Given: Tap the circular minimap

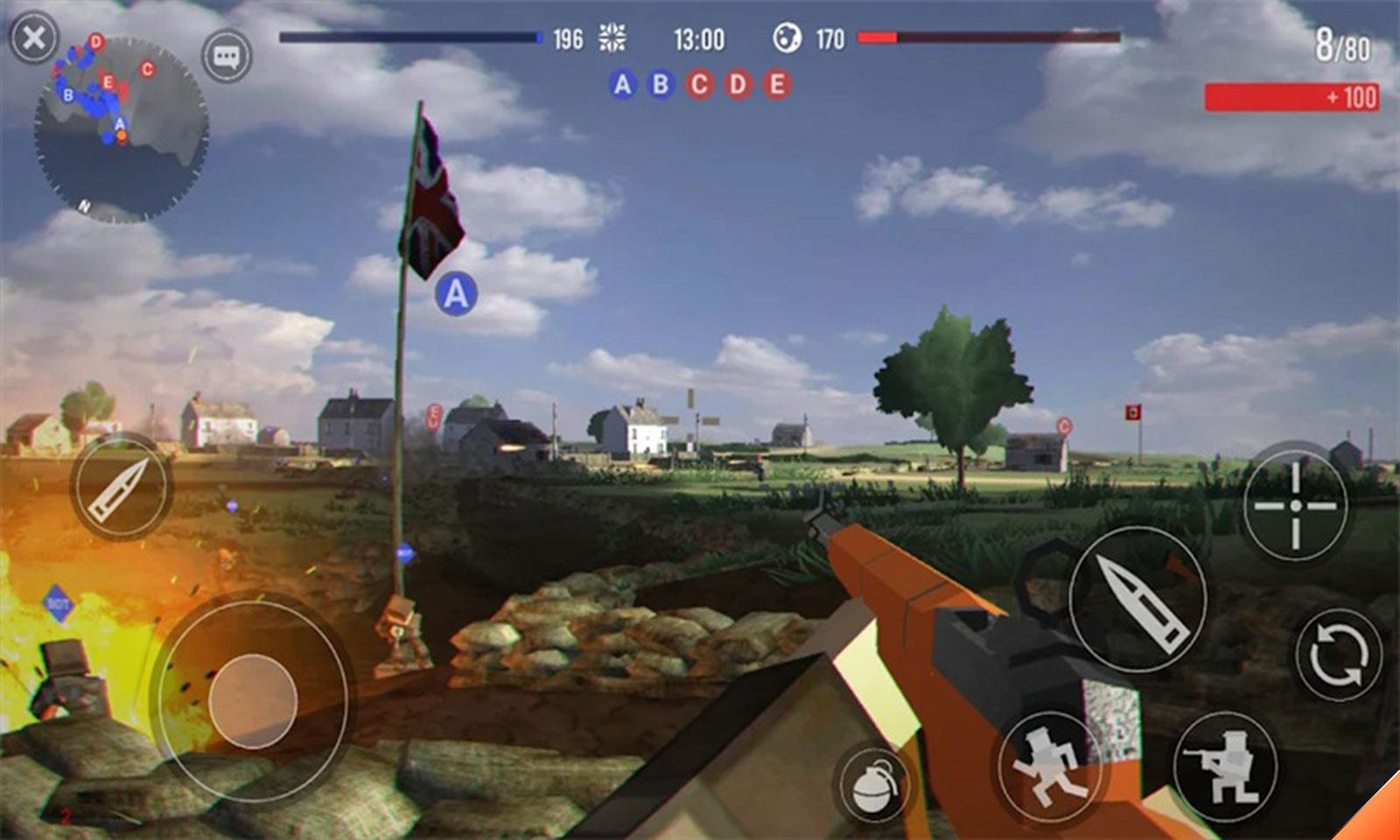Looking at the screenshot, I should click(121, 129).
